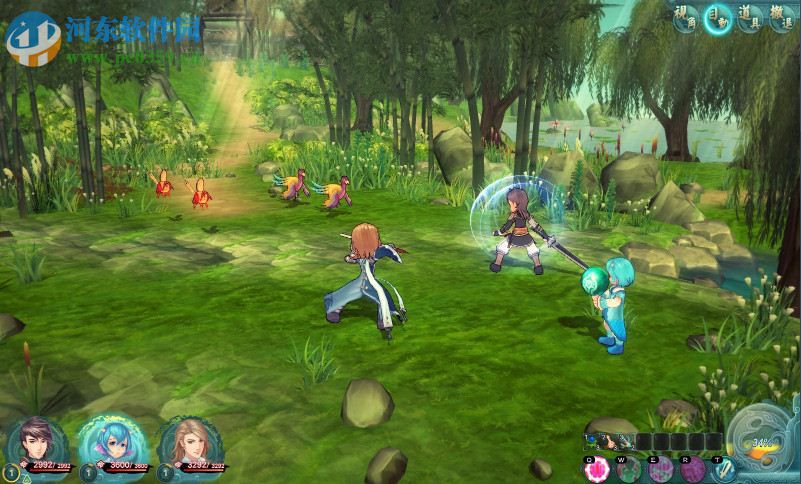Trigger the pink-purple E skill
Image resolution: width=801 pixels, height=484 pixels.
660,469
